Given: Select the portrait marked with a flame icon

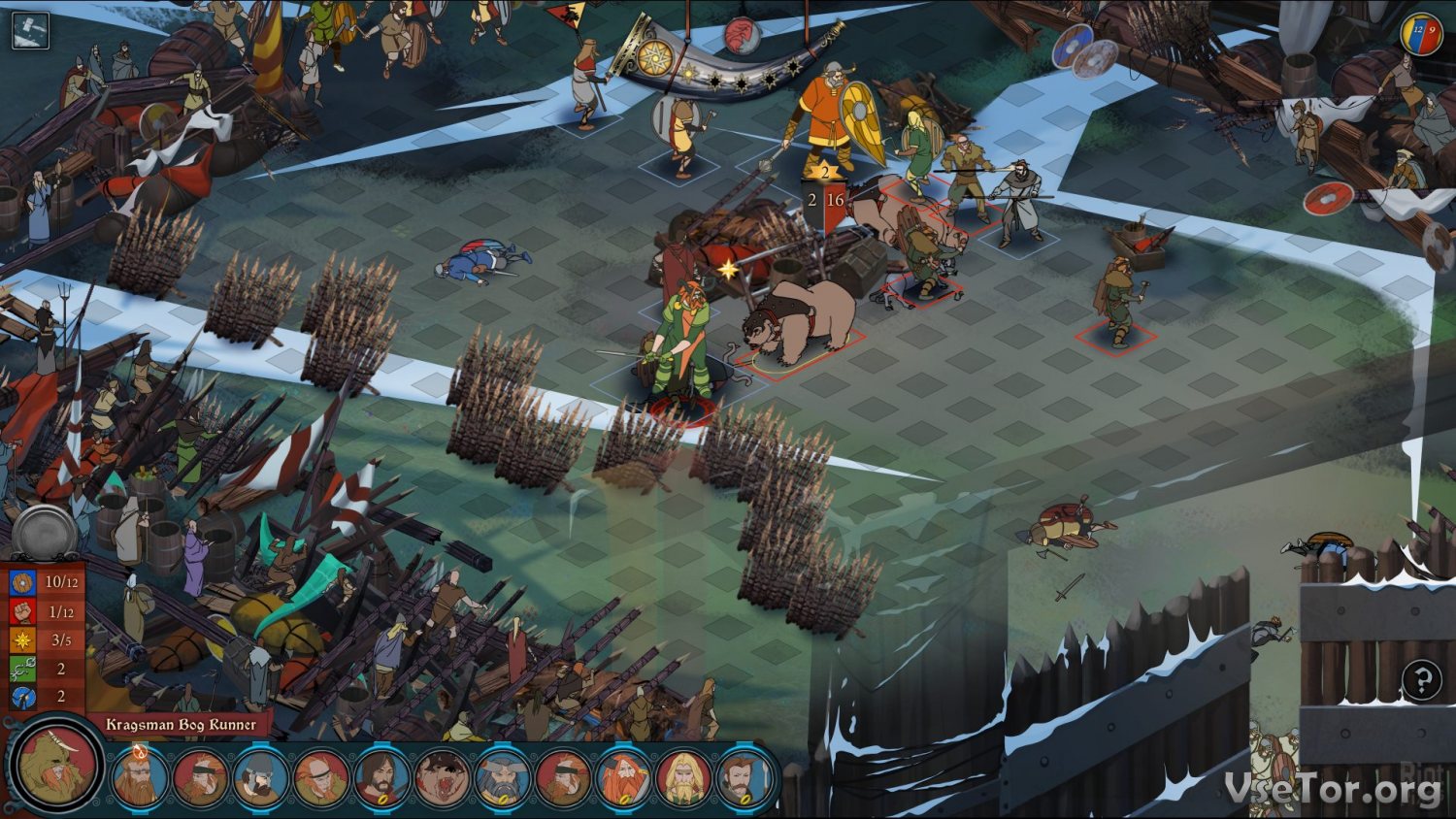Looking at the screenshot, I should click(139, 777).
